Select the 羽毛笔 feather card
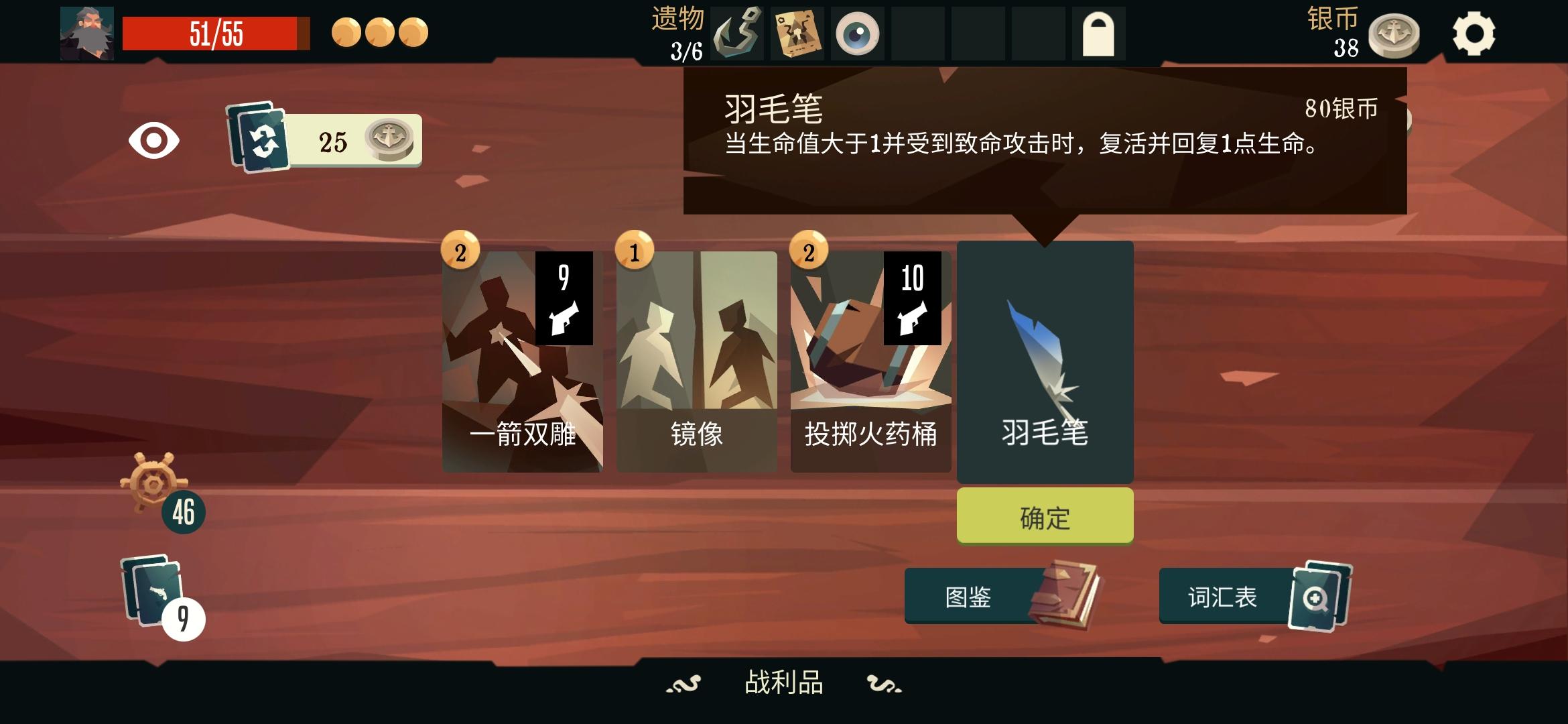The image size is (1568, 724). pos(1045,362)
